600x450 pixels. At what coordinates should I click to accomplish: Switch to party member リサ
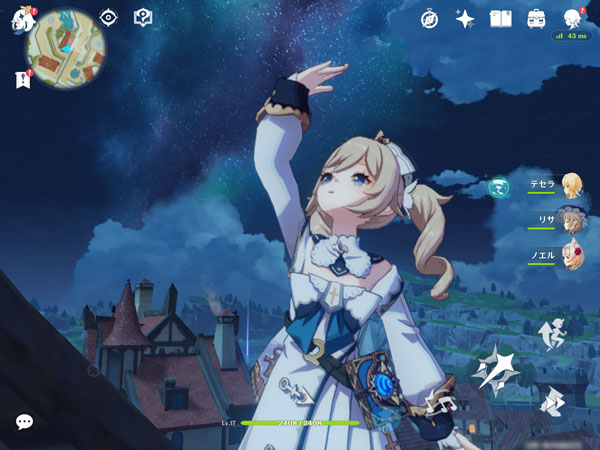571,220
